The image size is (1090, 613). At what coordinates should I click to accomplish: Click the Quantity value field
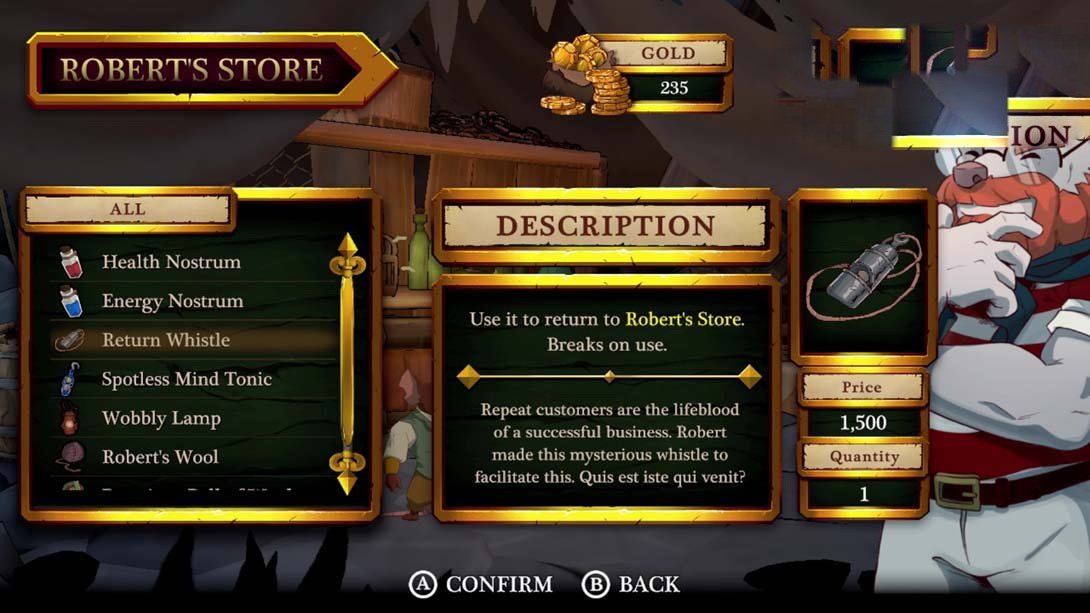864,494
